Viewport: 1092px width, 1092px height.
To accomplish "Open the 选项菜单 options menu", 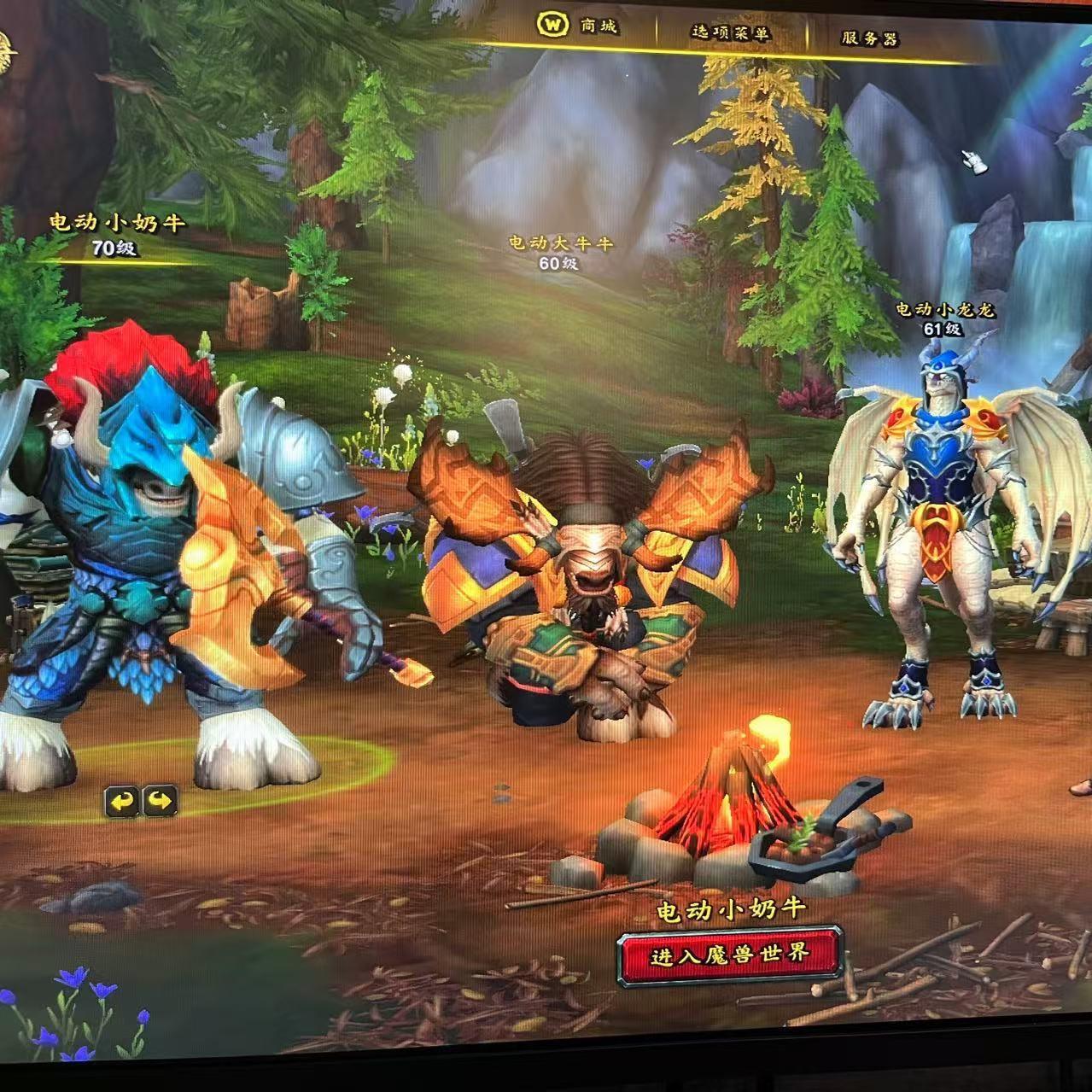I will 730,33.
